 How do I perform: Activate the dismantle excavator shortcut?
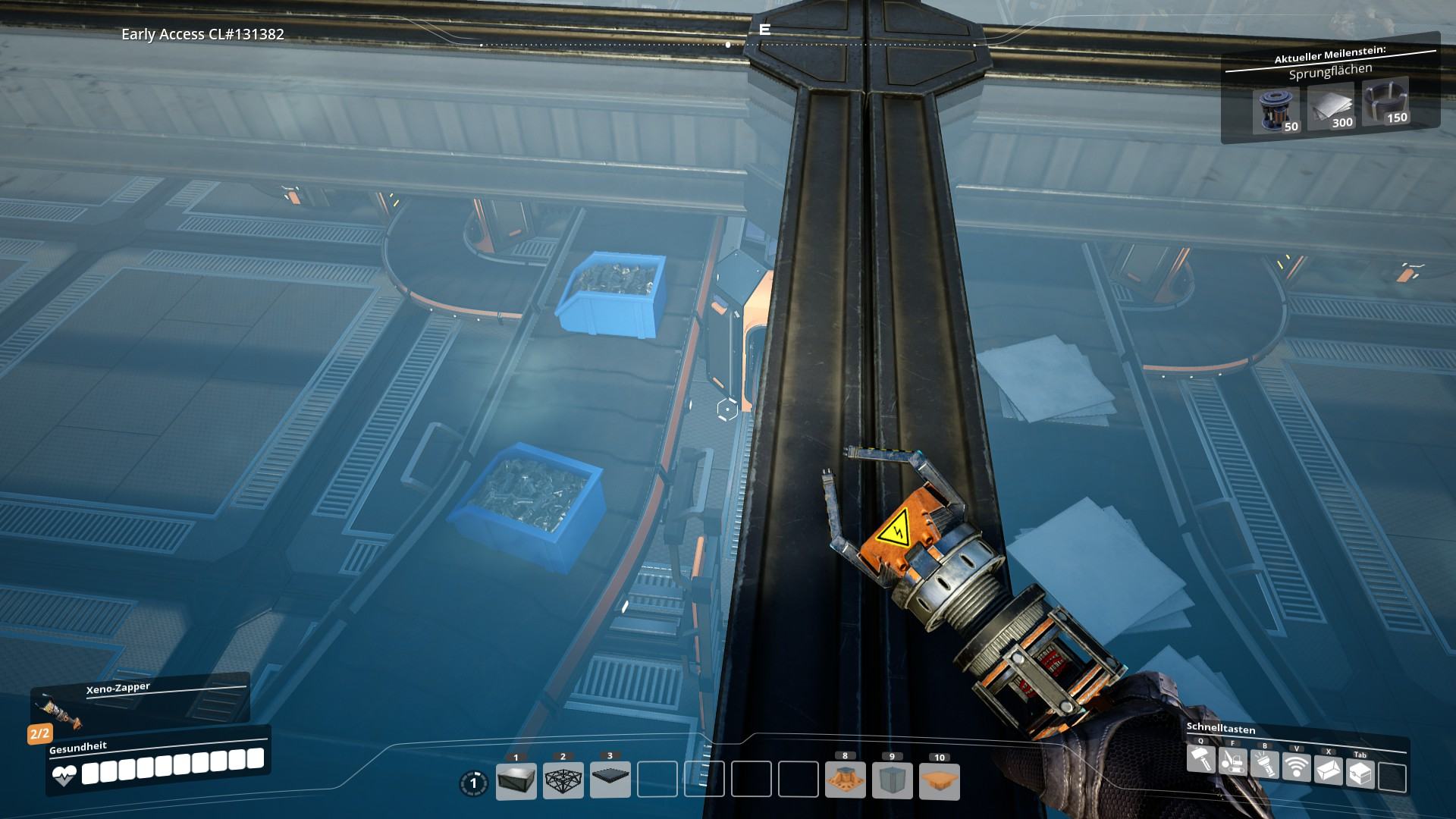[1233, 761]
